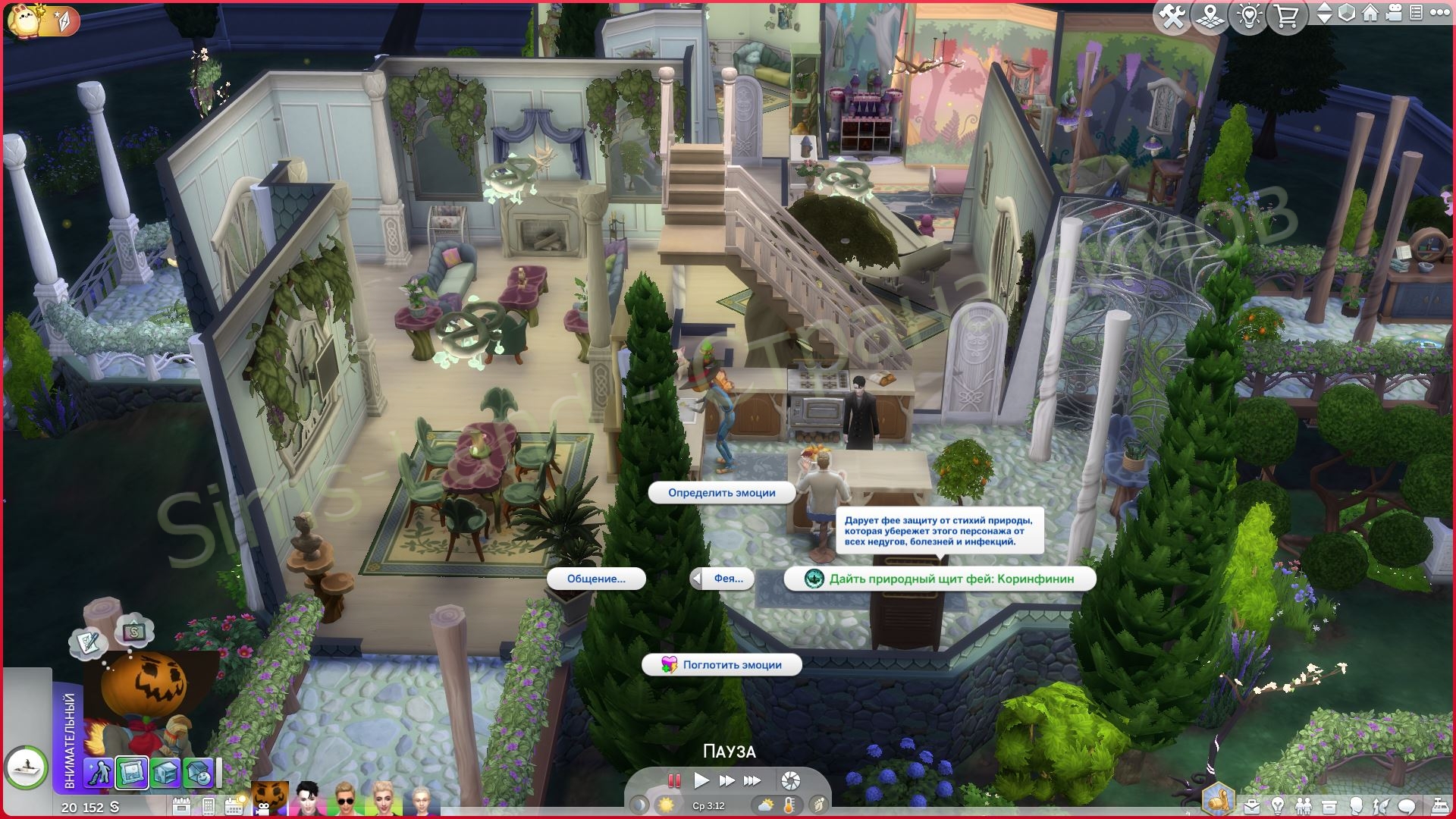Image resolution: width=1456 pixels, height=819 pixels.
Task: Open the aspiration lightbulb panel
Action: tap(1278, 805)
